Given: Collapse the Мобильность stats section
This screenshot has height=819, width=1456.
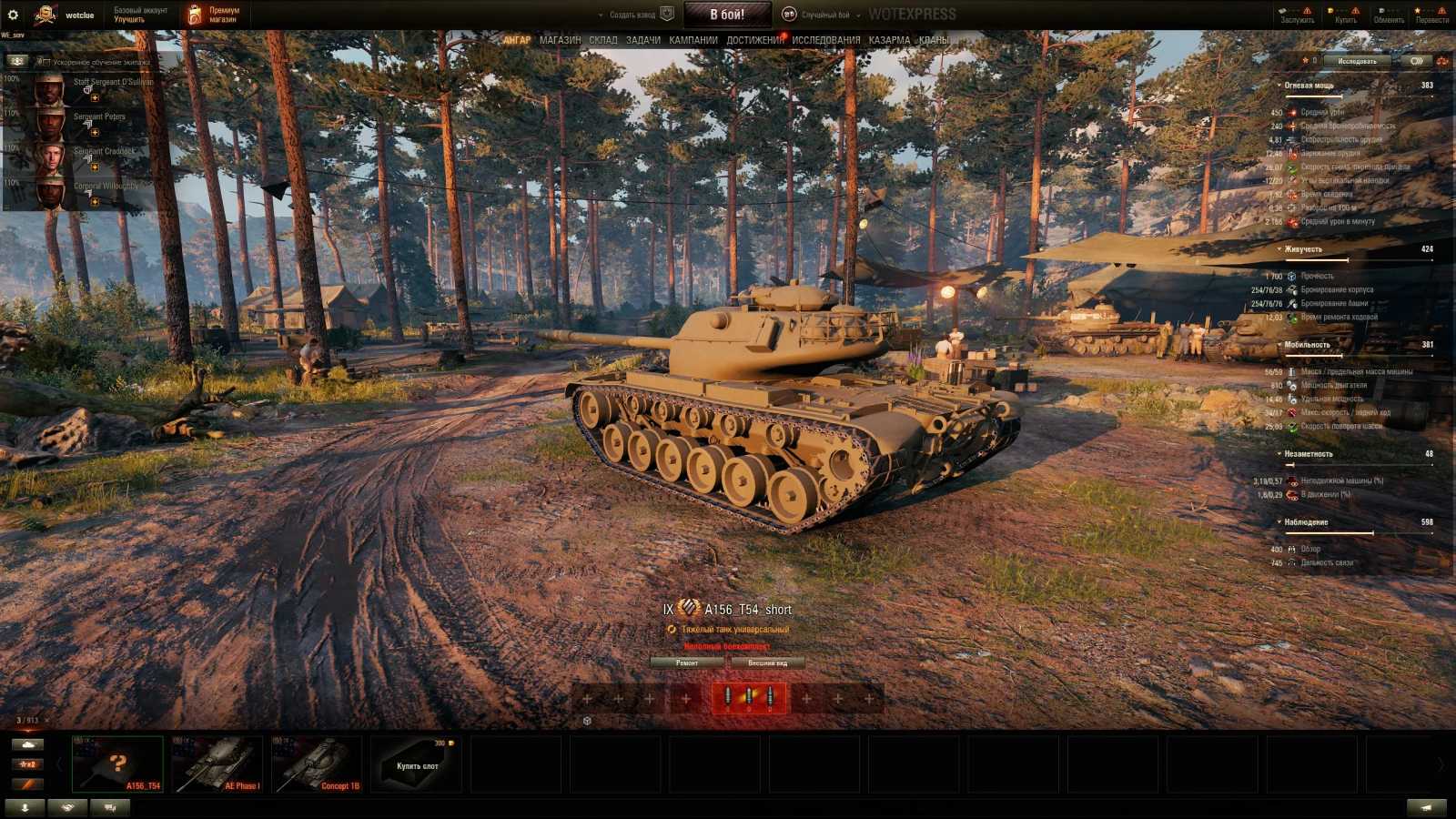Looking at the screenshot, I should coord(1279,346).
